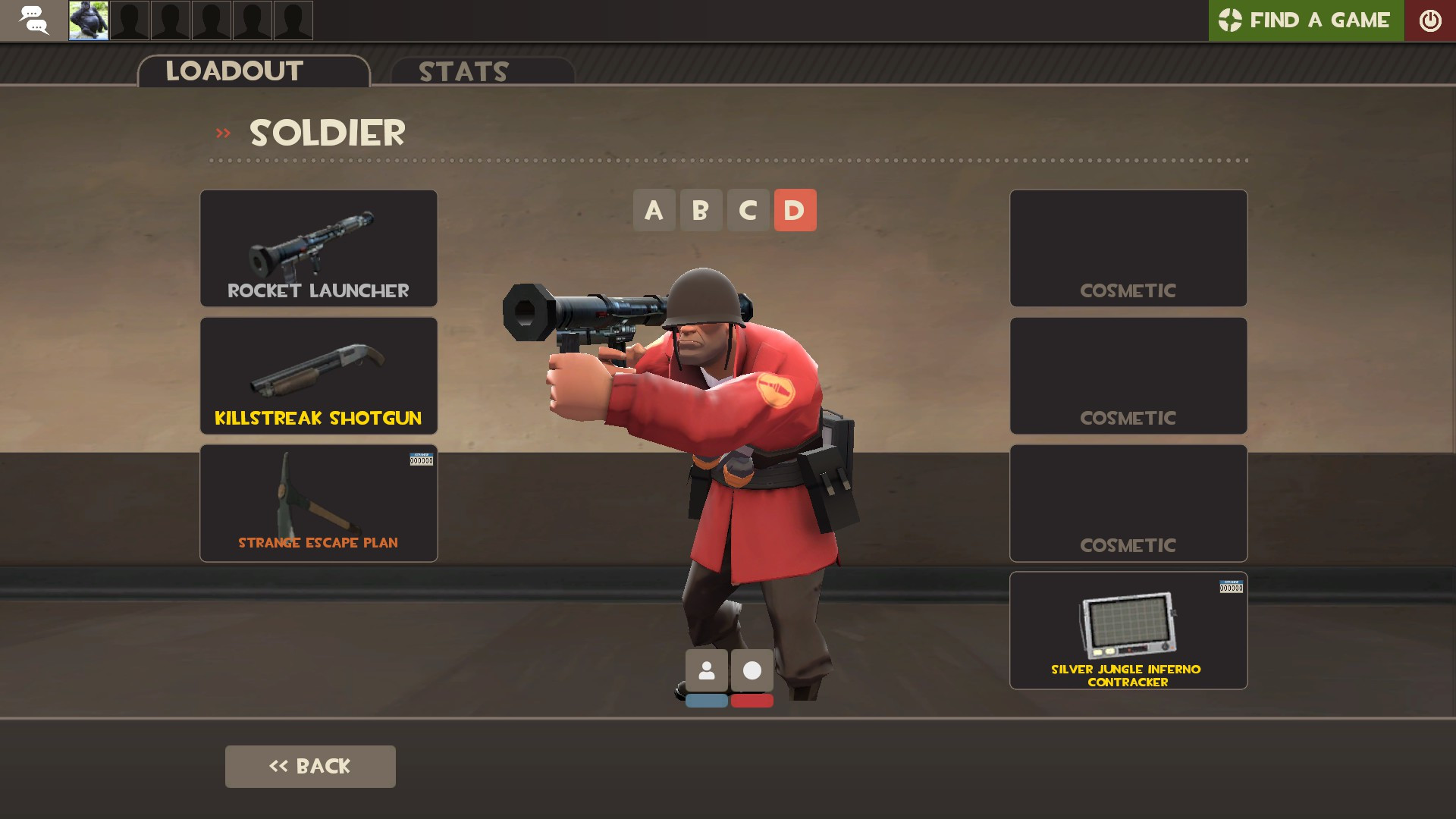This screenshot has height=819, width=1456.
Task: Select loadout preset D
Action: point(795,210)
